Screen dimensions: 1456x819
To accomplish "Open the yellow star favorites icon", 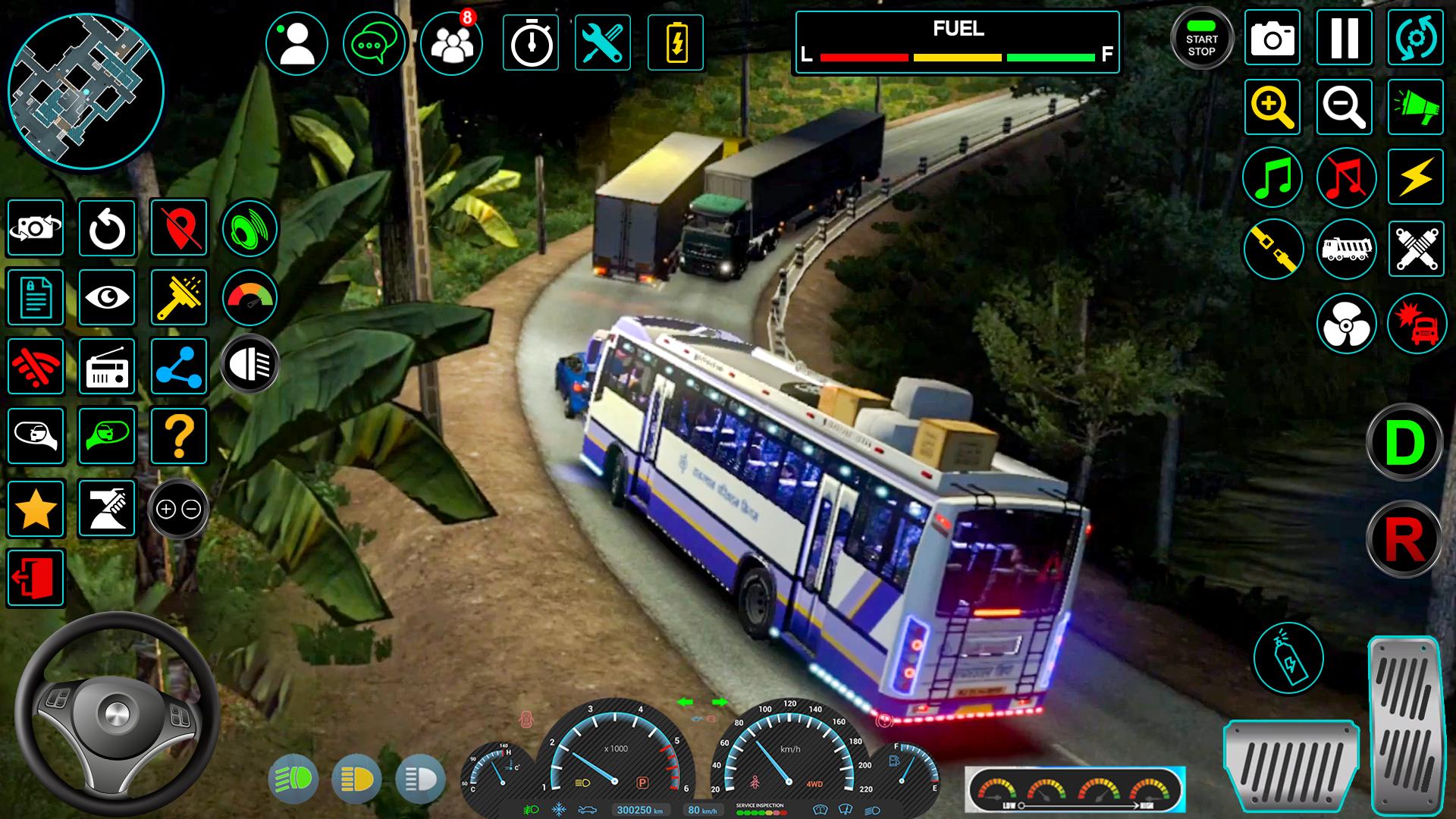I will click(36, 509).
